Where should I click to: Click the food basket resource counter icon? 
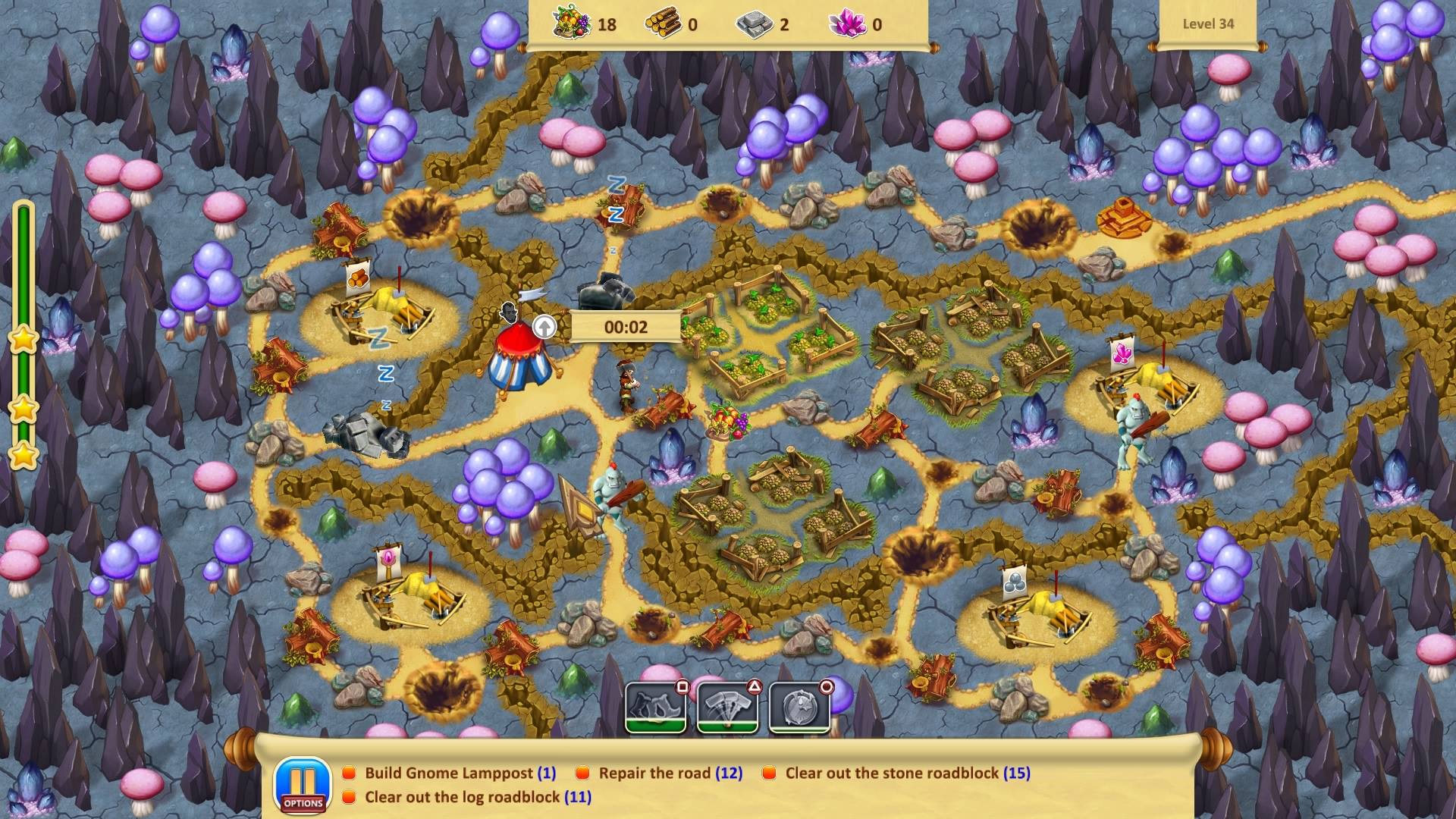click(x=569, y=23)
